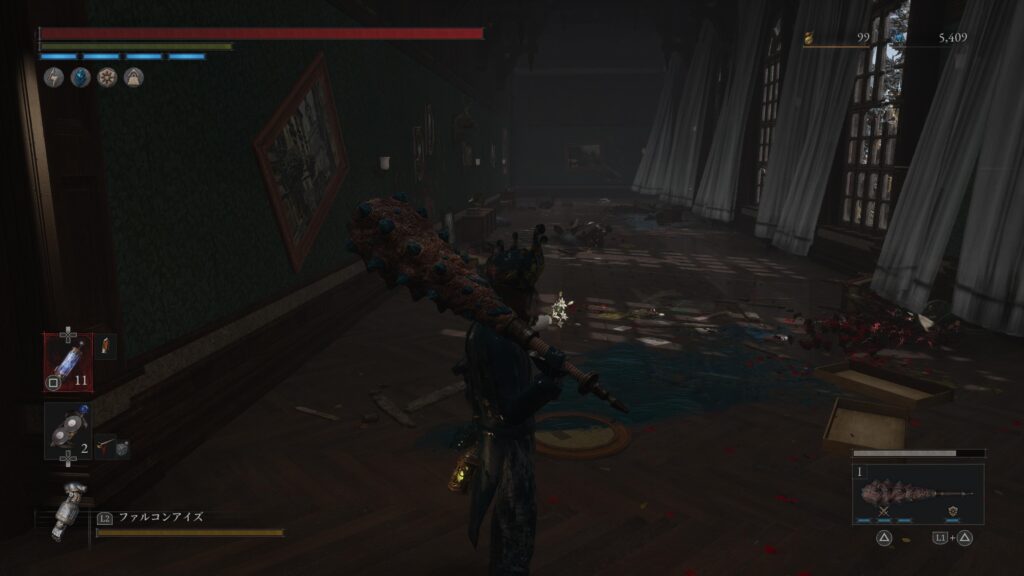The height and width of the screenshot is (576, 1024).
Task: Click the weight bag status icon
Action: click(133, 77)
